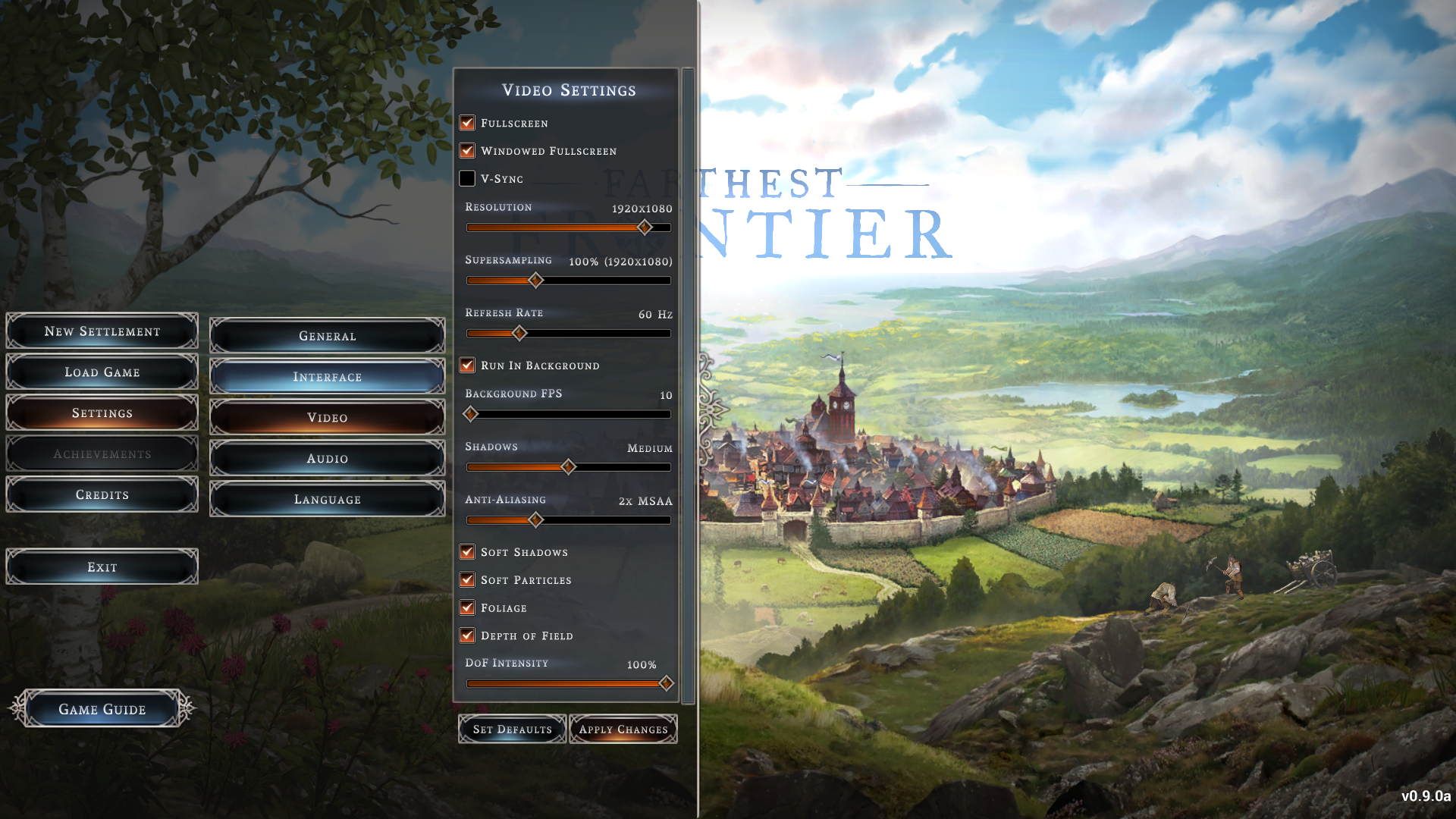Uncheck Run In Background
Image resolution: width=1456 pixels, height=819 pixels.
point(467,366)
